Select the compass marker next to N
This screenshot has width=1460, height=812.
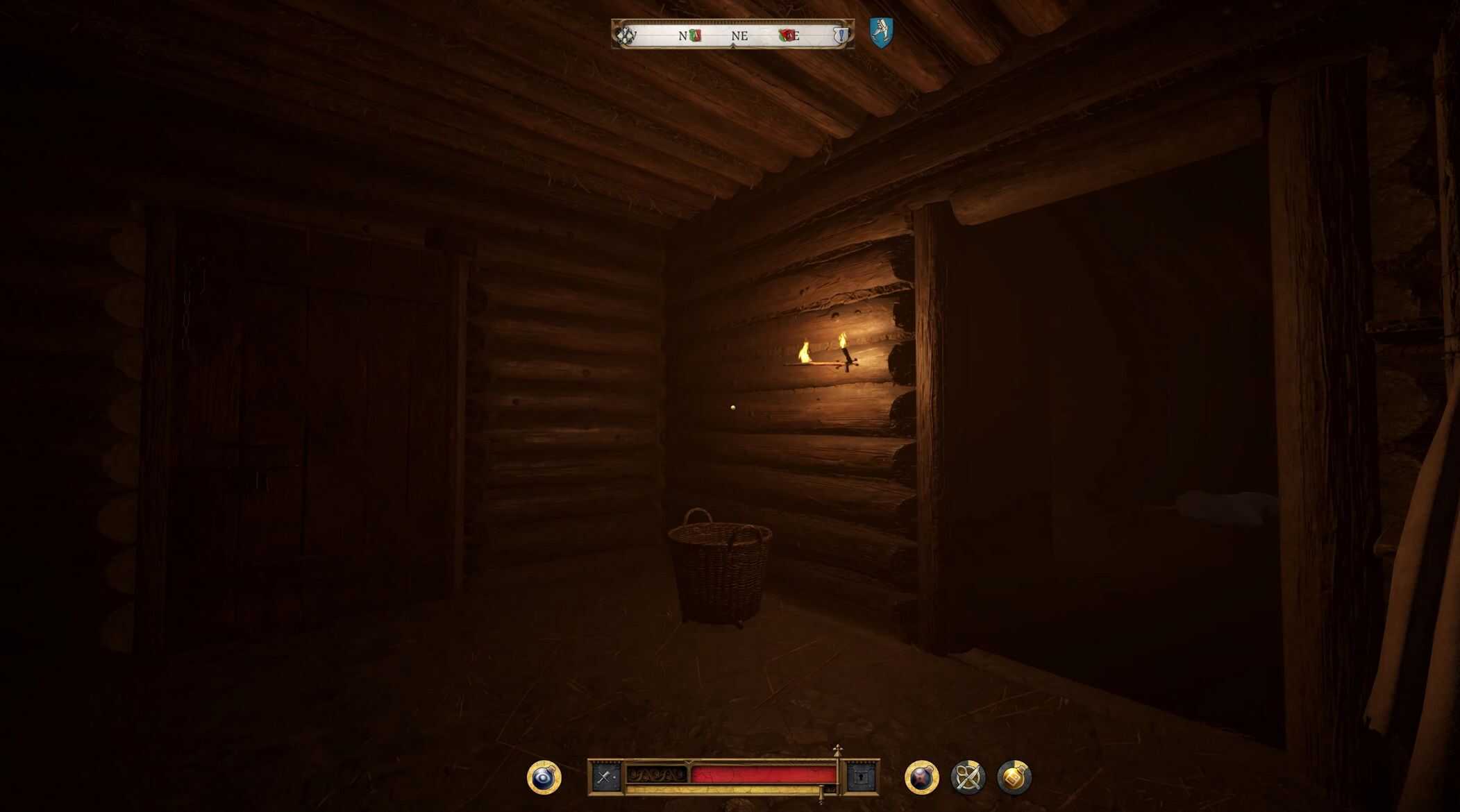coord(695,35)
